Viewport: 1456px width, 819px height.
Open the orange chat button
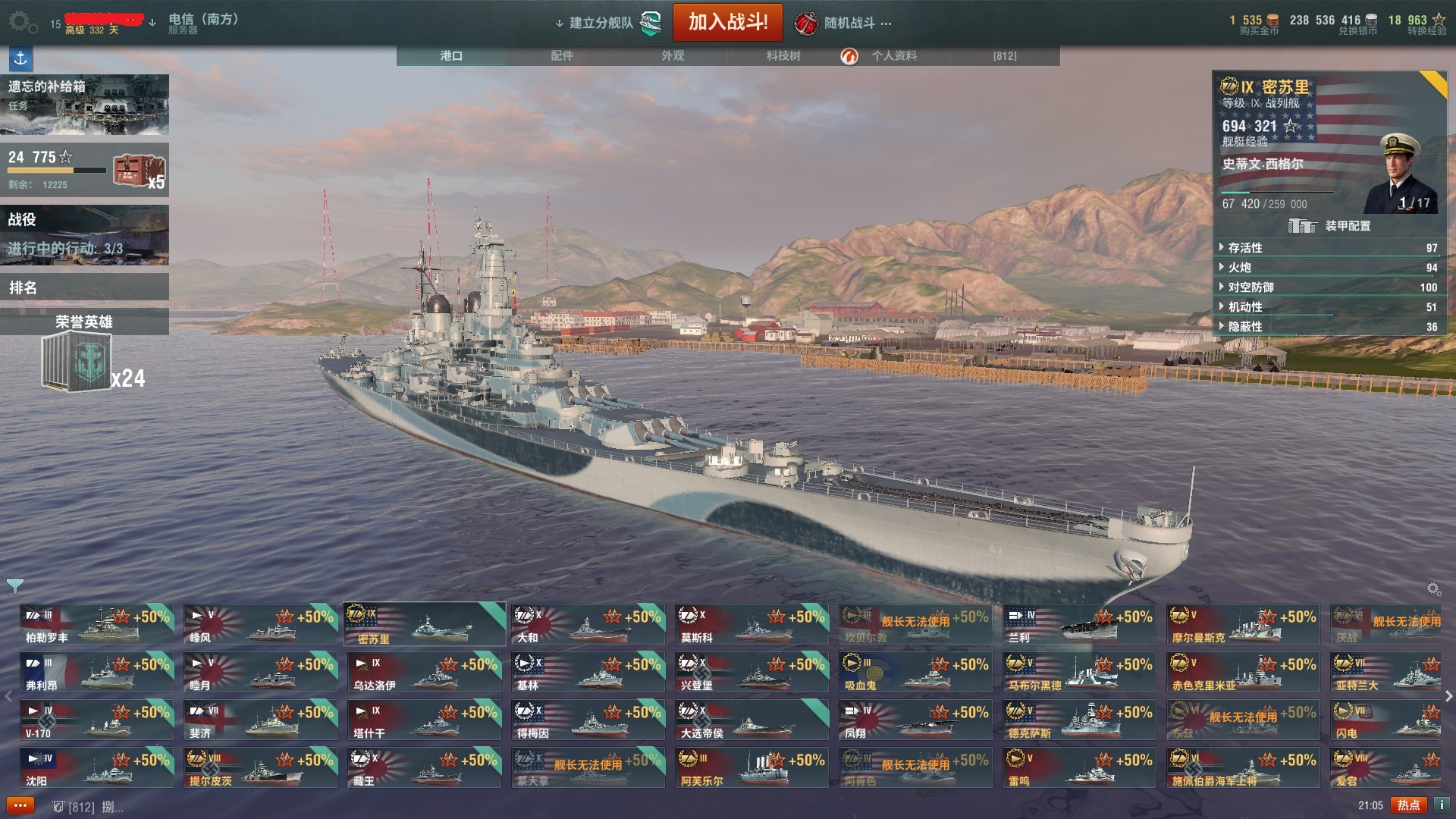20,805
